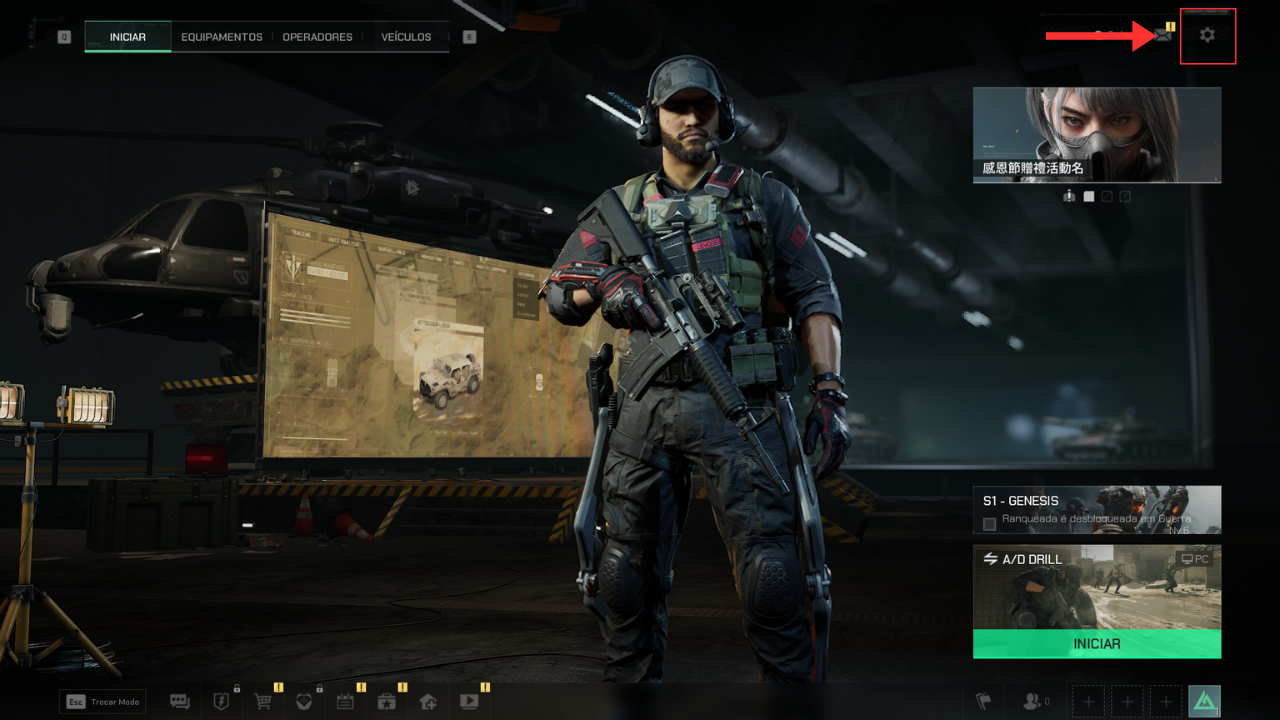Select the Veículos tab

coord(406,37)
